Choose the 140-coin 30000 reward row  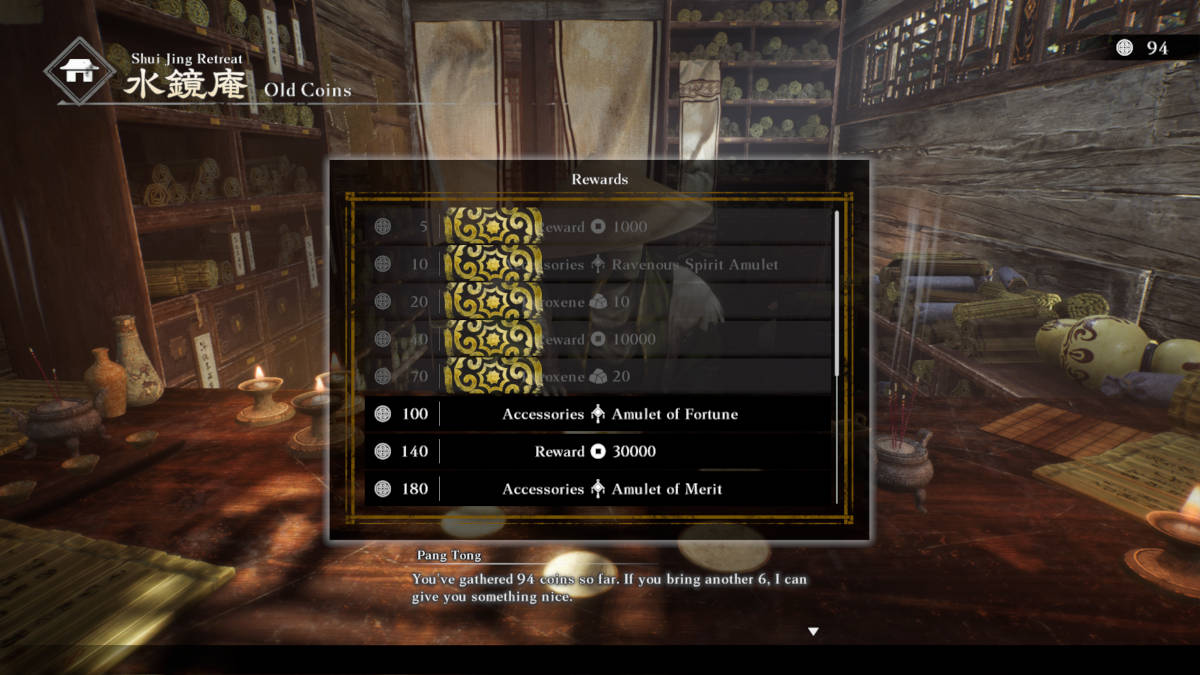598,452
